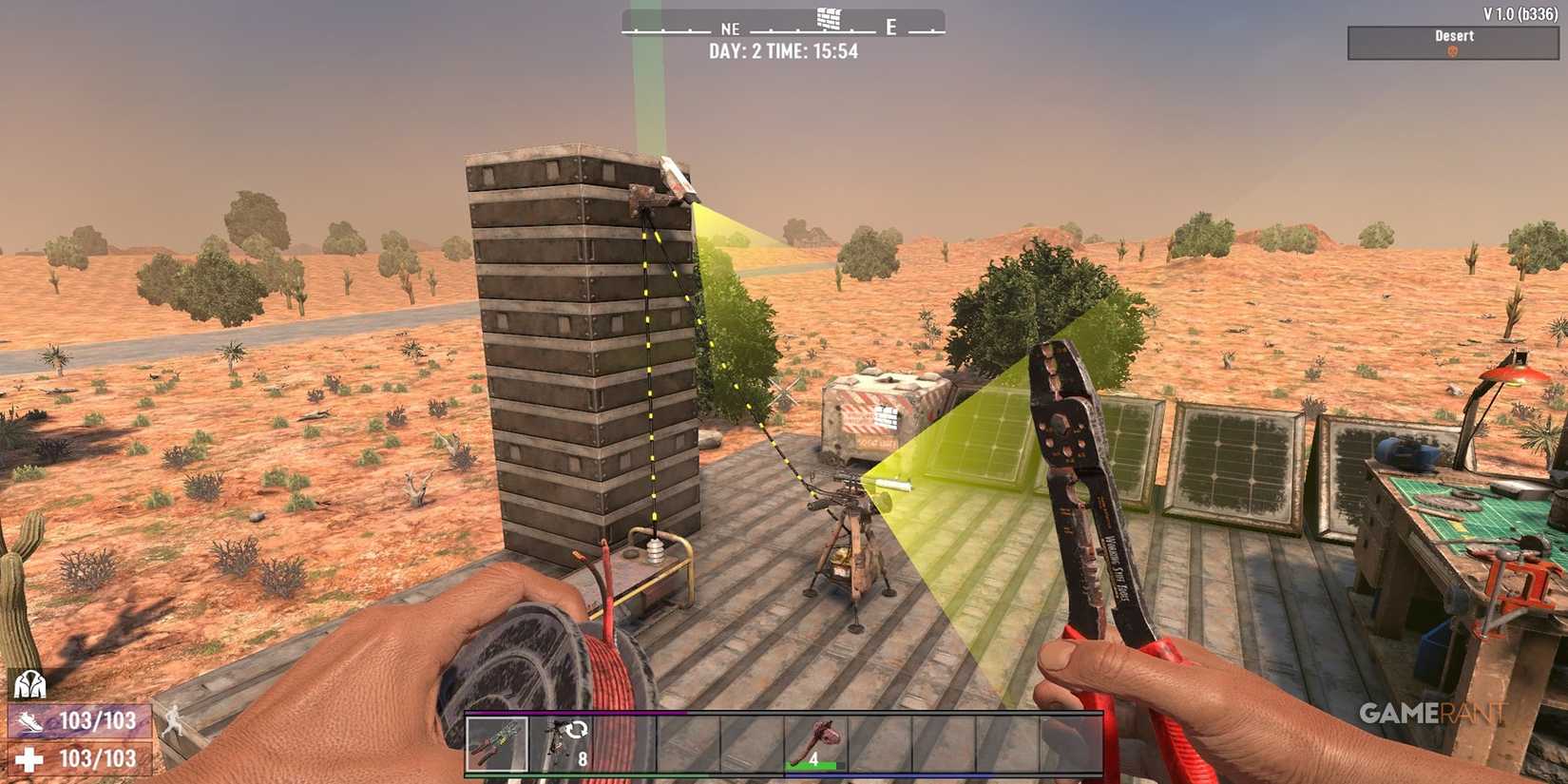Click the jacket armor icon above the stamina bar

32,682
